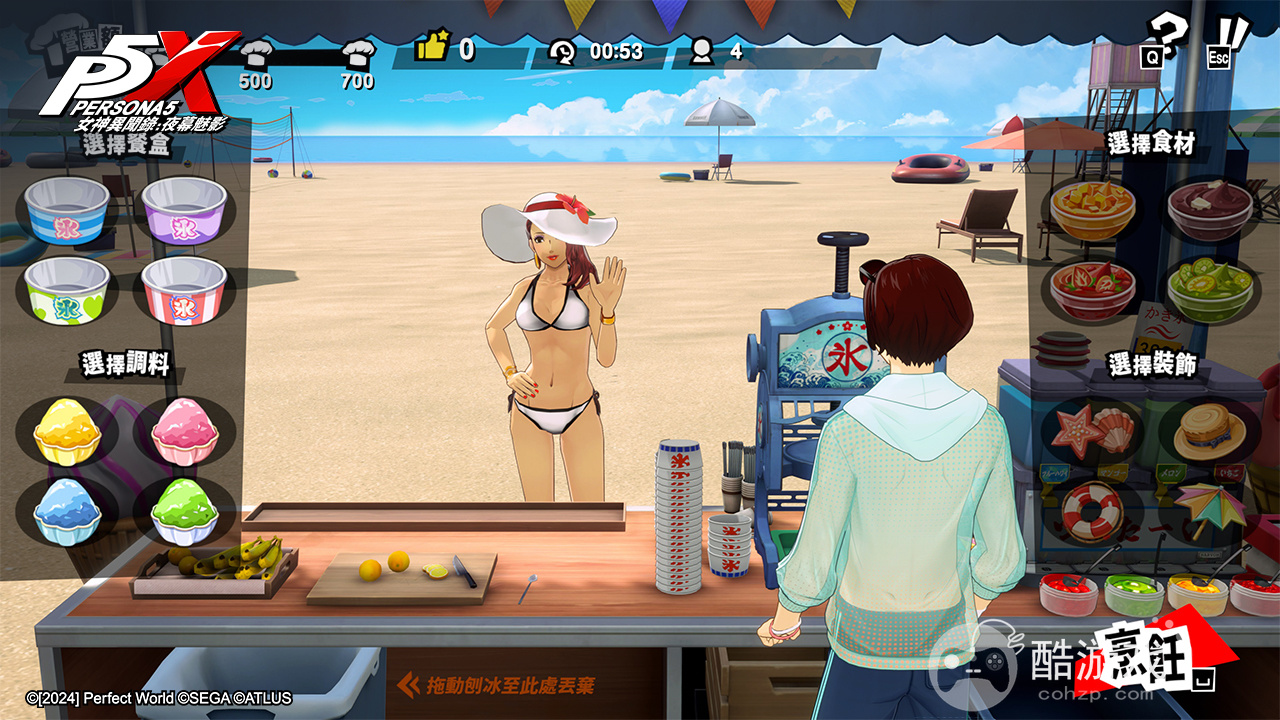
Task: Select the blue striped shaved ice cup
Action: [x=67, y=210]
